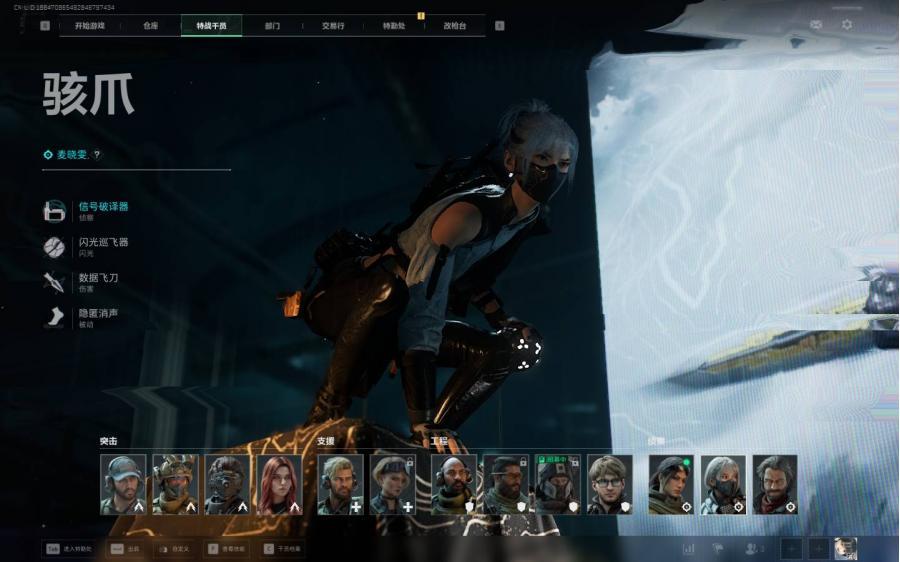Open the 交易行 tab

coord(333,26)
